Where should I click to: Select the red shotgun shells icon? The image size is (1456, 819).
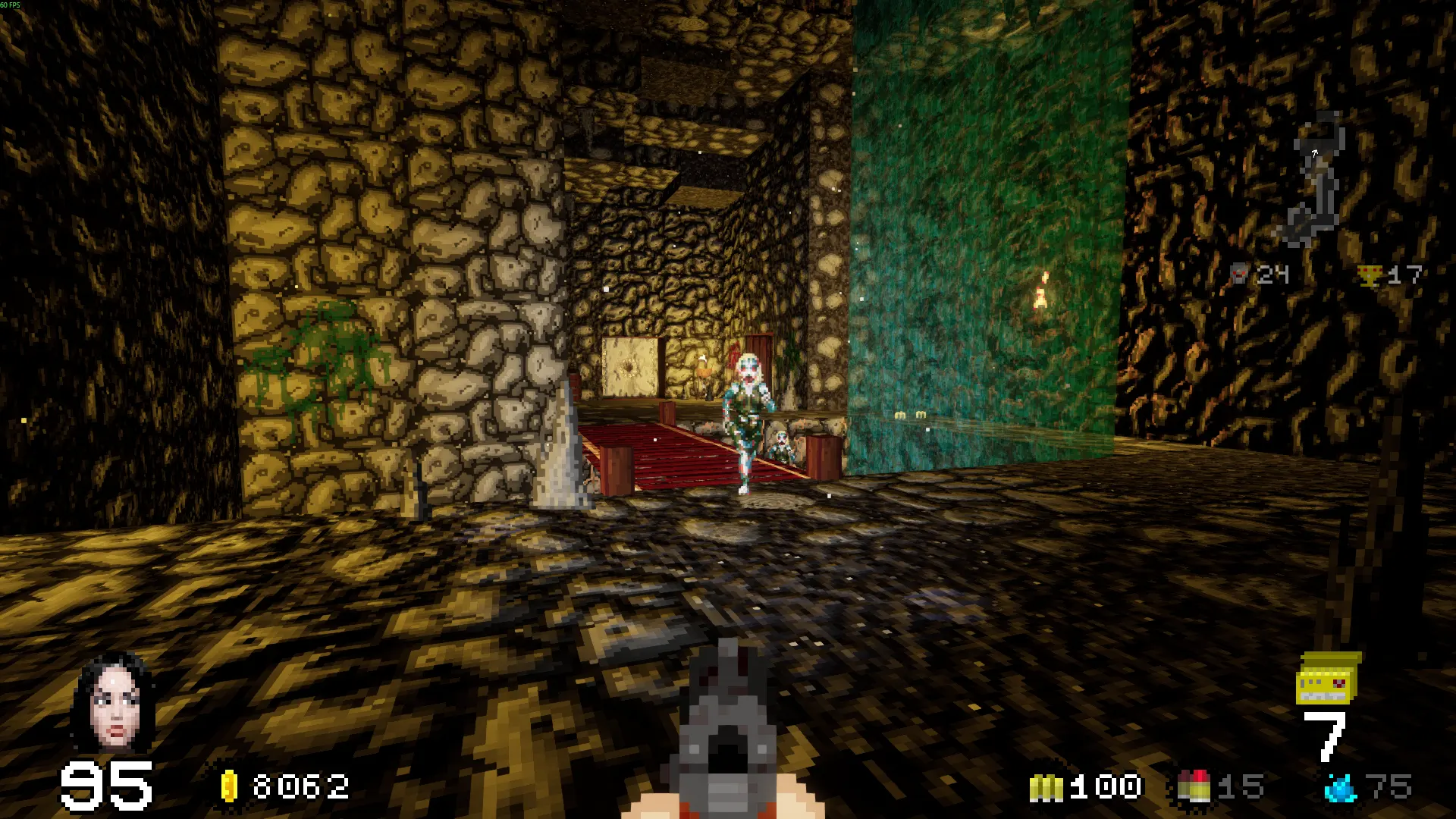pos(1193,787)
